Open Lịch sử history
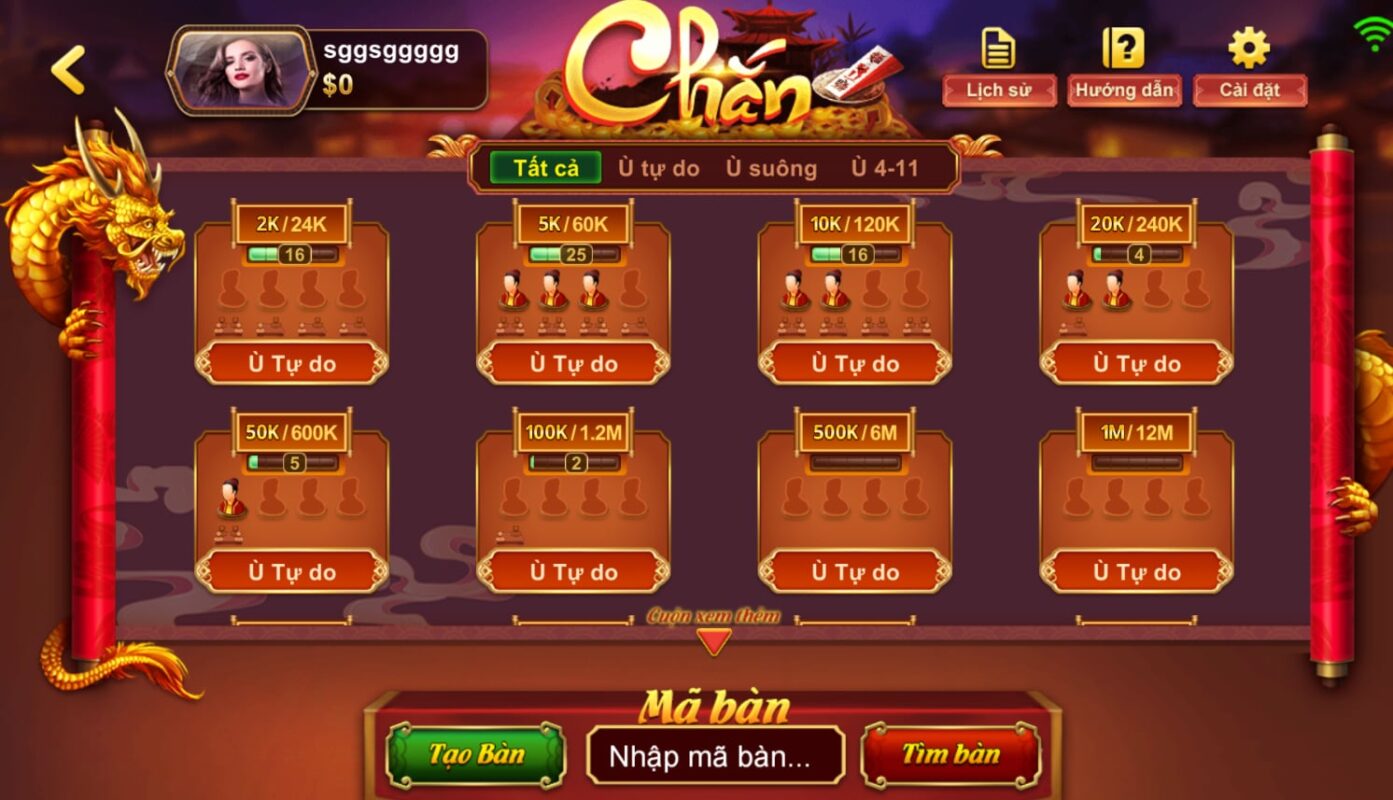 pyautogui.click(x=998, y=89)
